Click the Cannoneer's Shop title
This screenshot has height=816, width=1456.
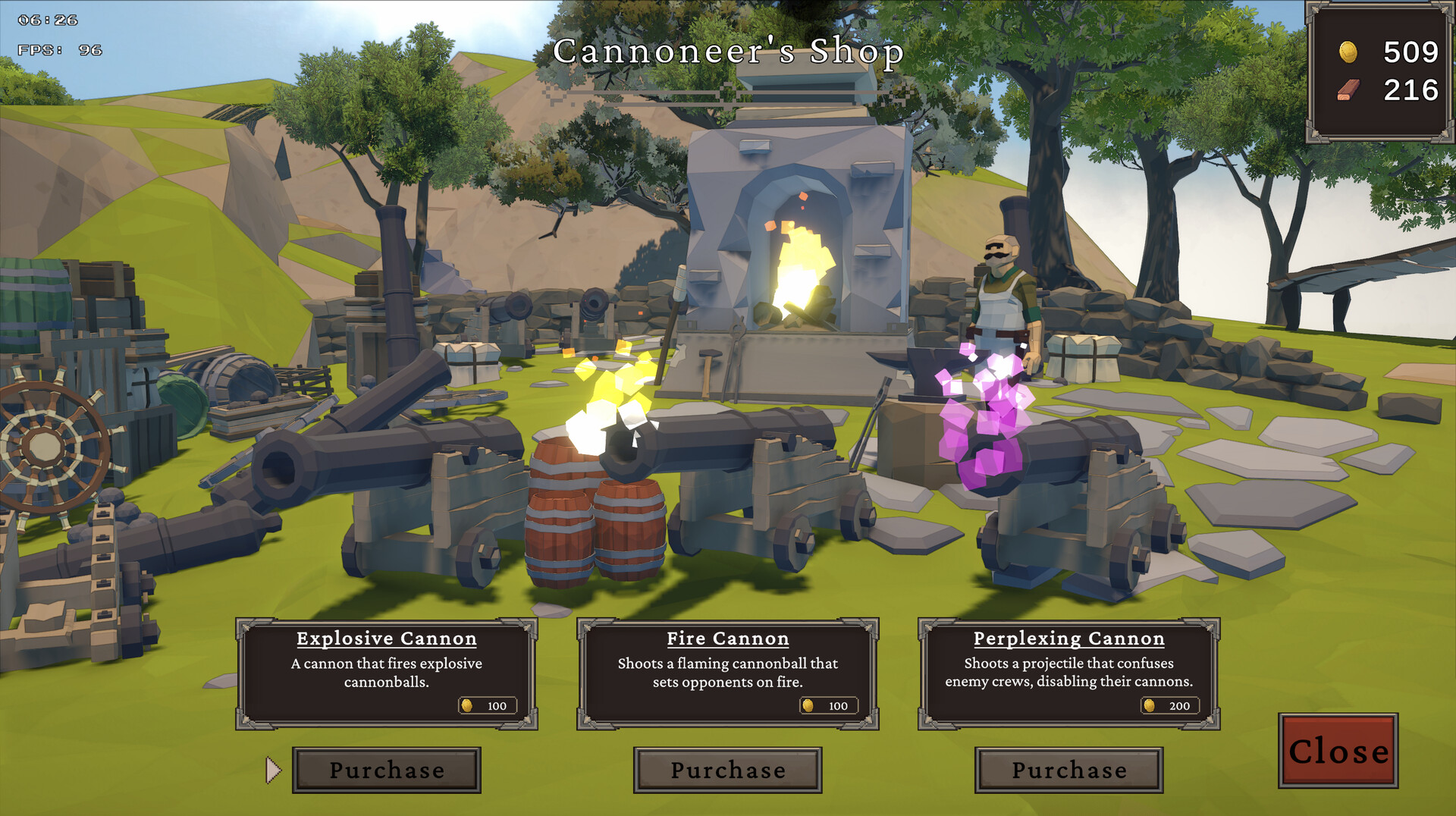click(728, 52)
